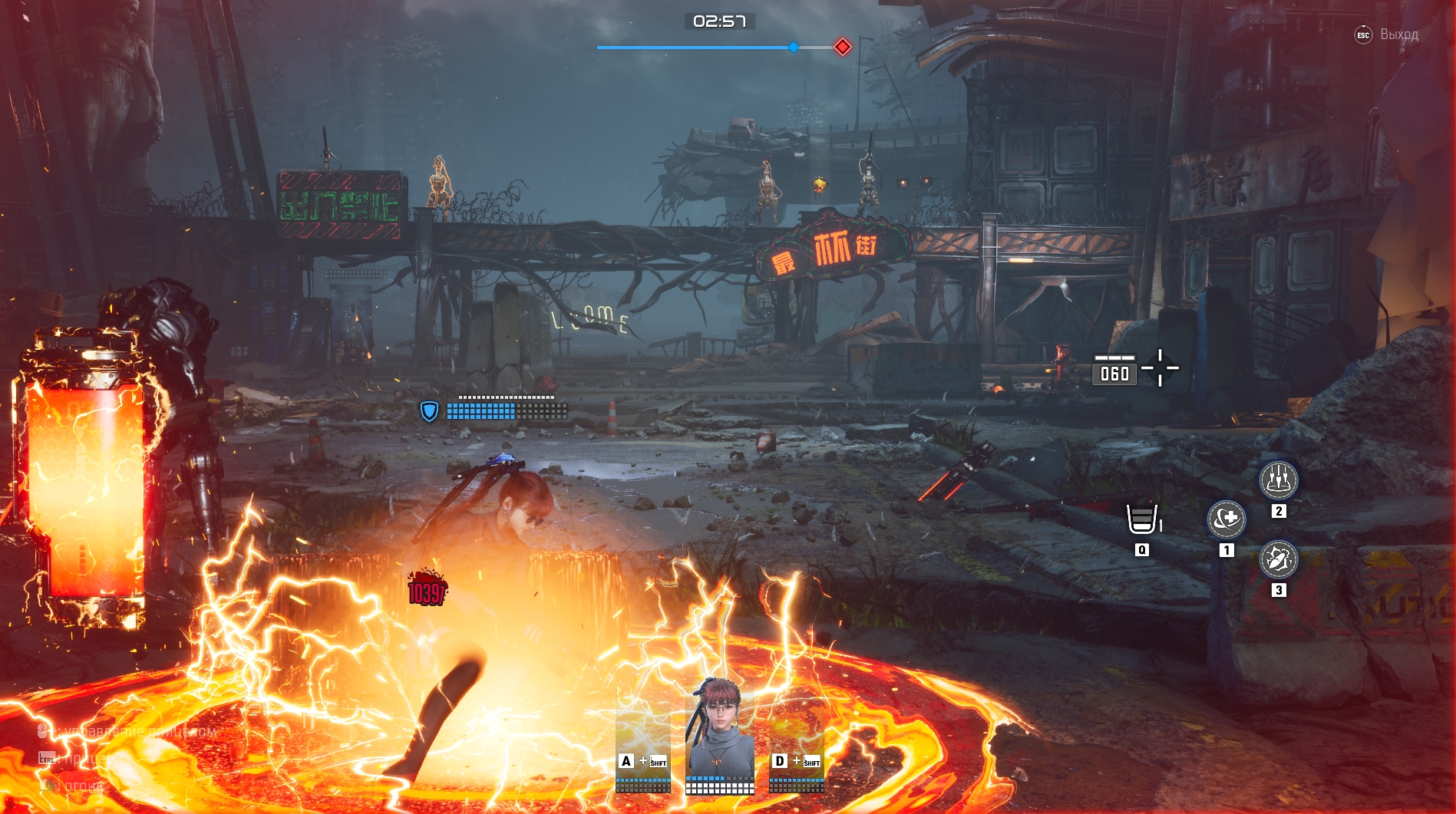The image size is (1456, 814).
Task: Use the triple missile barrage skill
Action: pos(1278,480)
